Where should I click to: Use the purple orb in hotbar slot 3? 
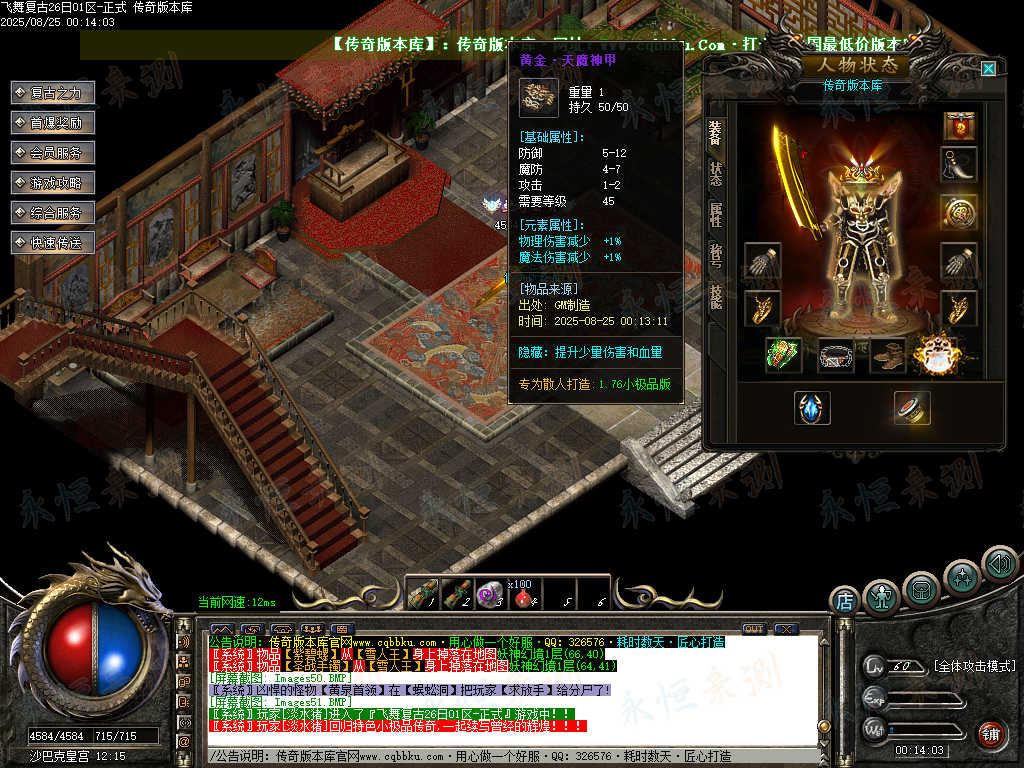point(489,594)
